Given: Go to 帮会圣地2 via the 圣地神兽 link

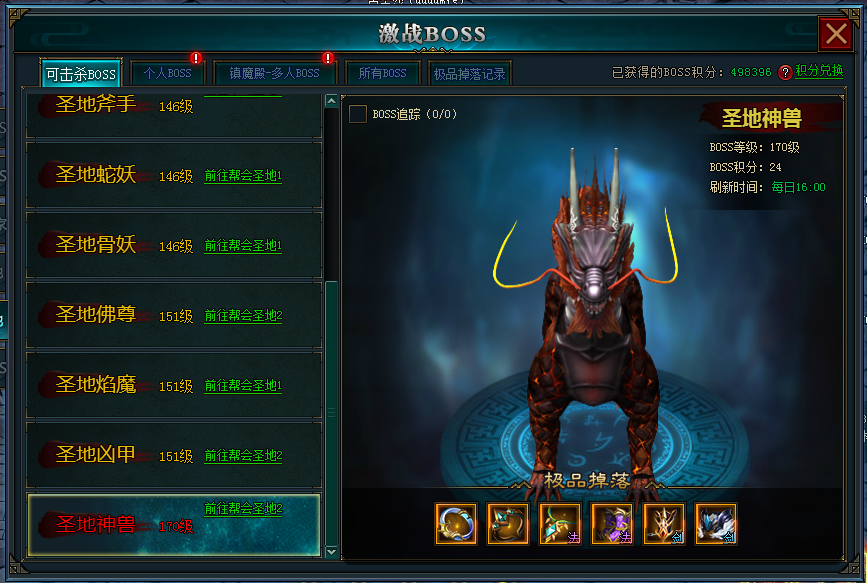Looking at the screenshot, I should coord(243,509).
